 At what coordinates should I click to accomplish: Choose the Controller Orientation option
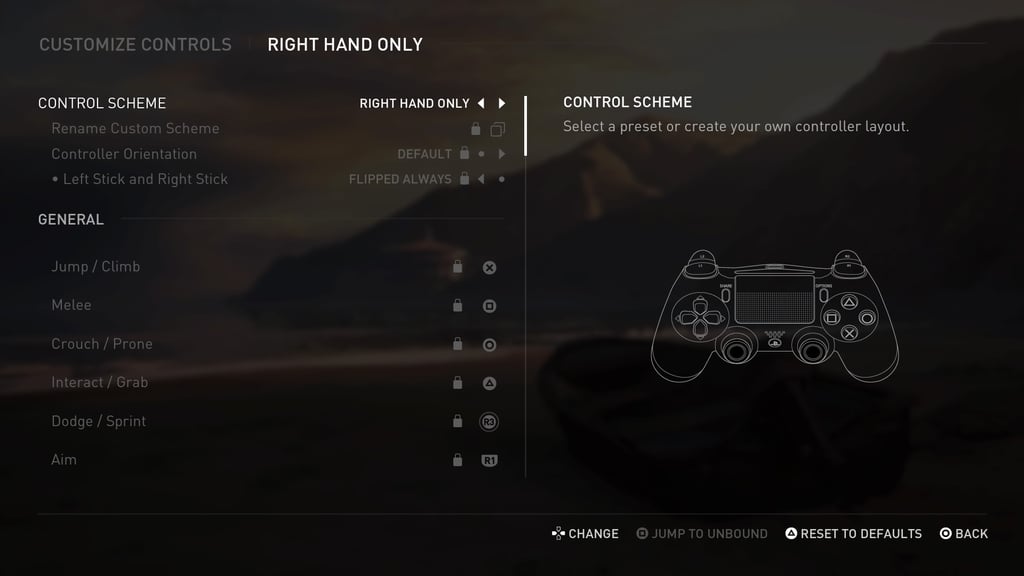[124, 154]
